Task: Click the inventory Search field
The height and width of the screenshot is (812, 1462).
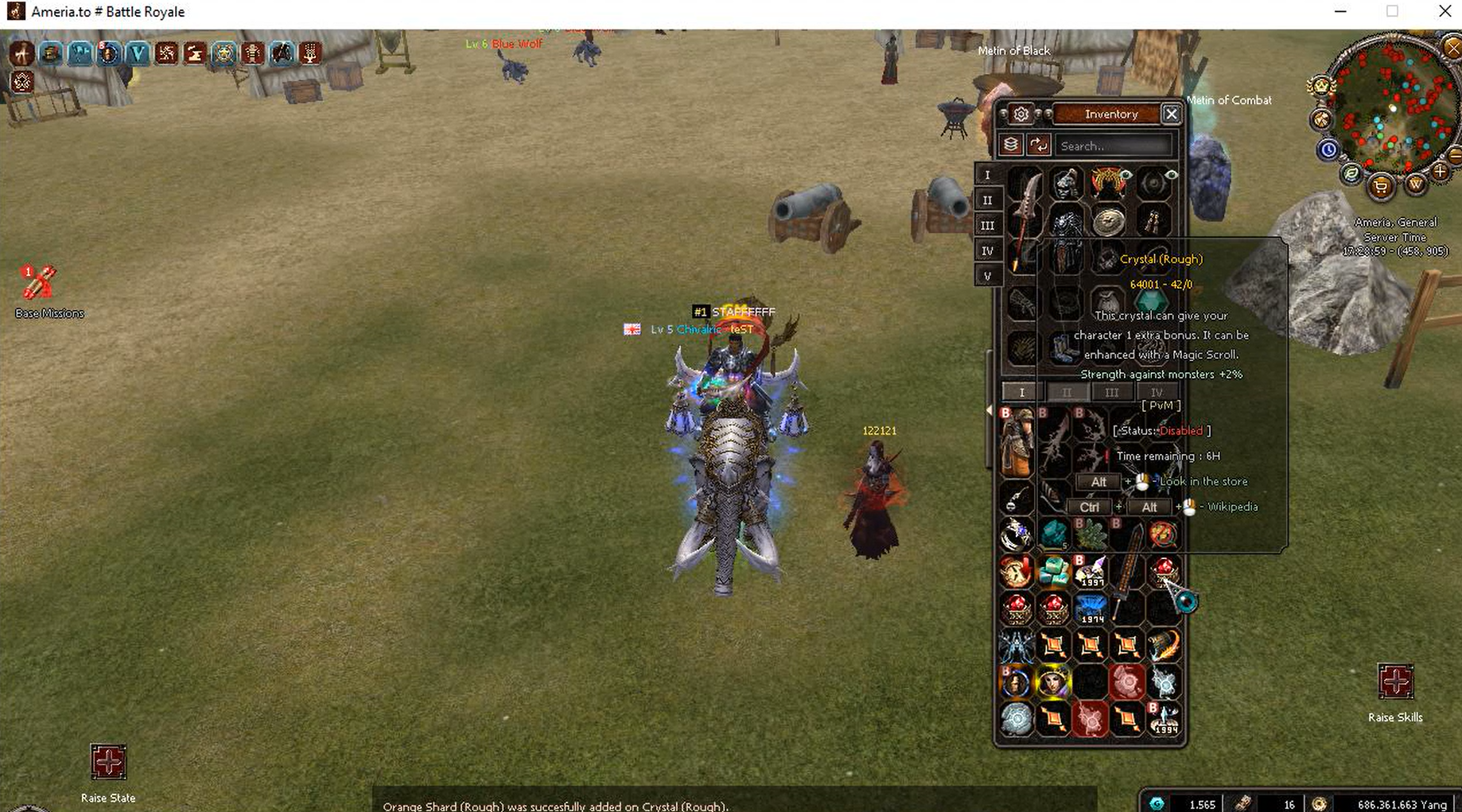Action: [x=1114, y=146]
